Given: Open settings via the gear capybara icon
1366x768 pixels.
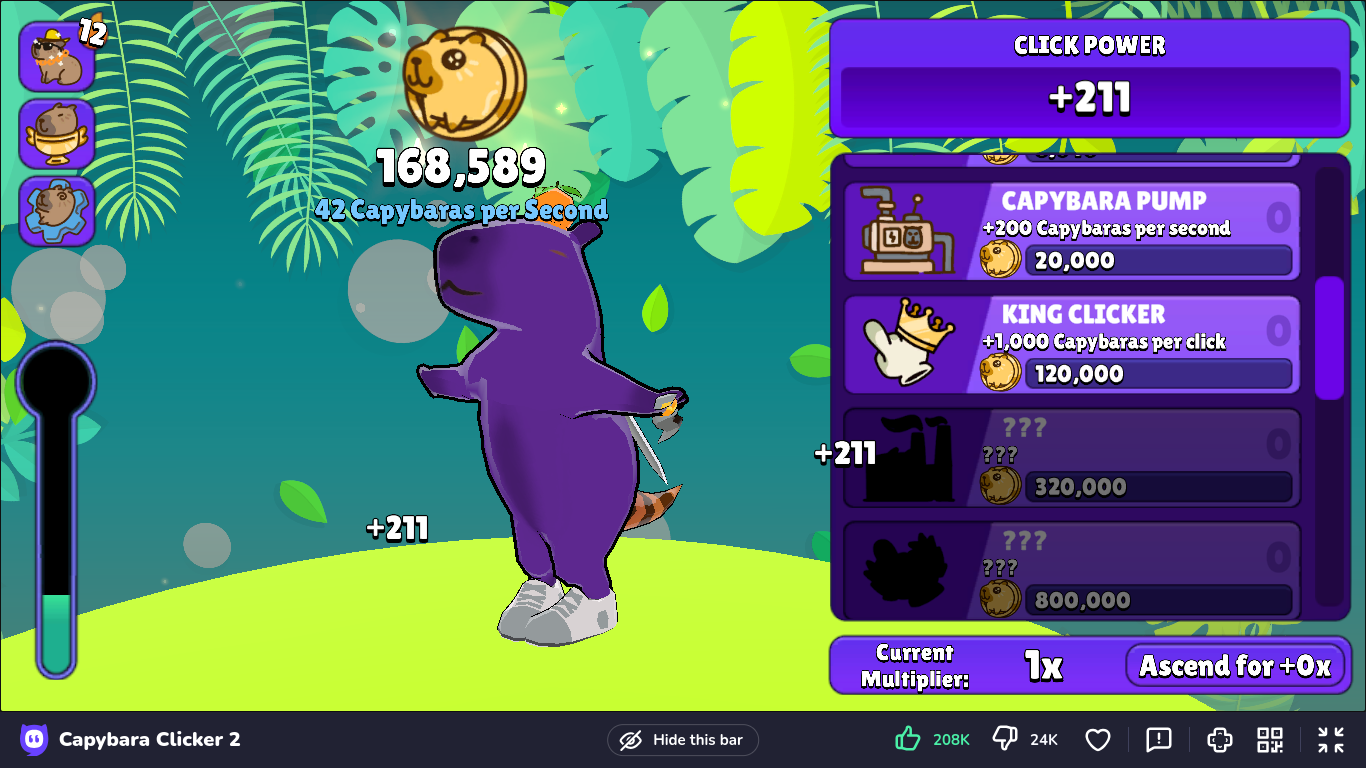Looking at the screenshot, I should click(57, 210).
